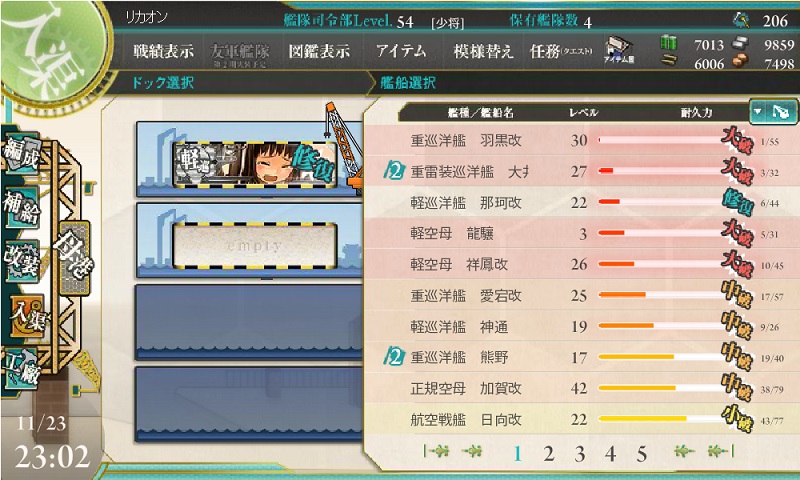Open the アイテム menu
The width and height of the screenshot is (800, 480).
tap(401, 52)
